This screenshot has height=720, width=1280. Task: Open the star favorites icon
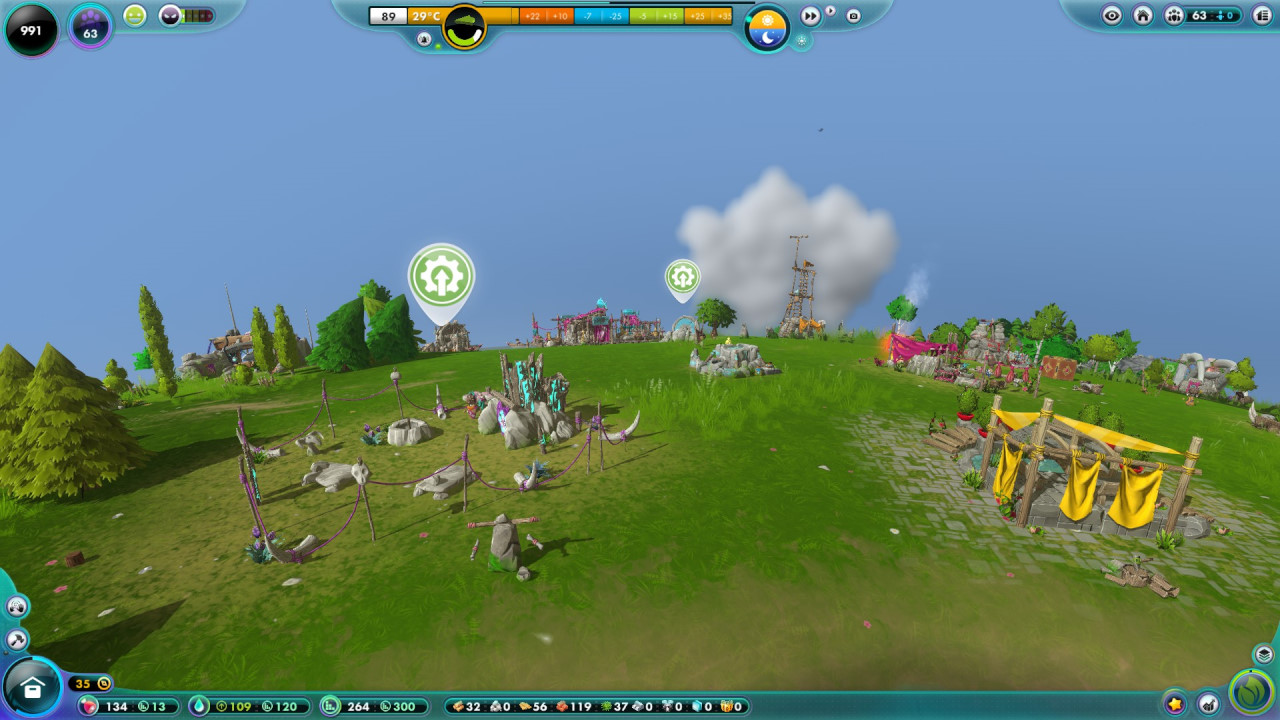[1175, 703]
